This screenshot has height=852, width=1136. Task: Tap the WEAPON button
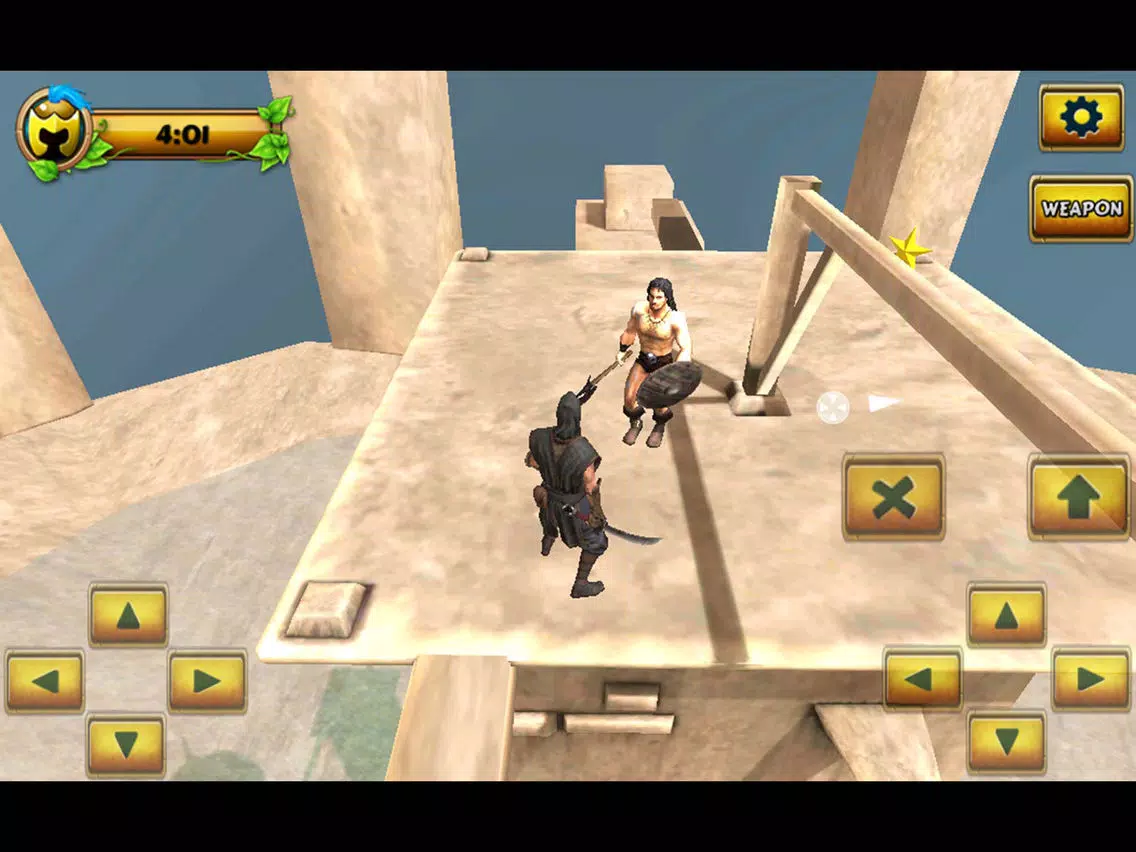point(1081,209)
